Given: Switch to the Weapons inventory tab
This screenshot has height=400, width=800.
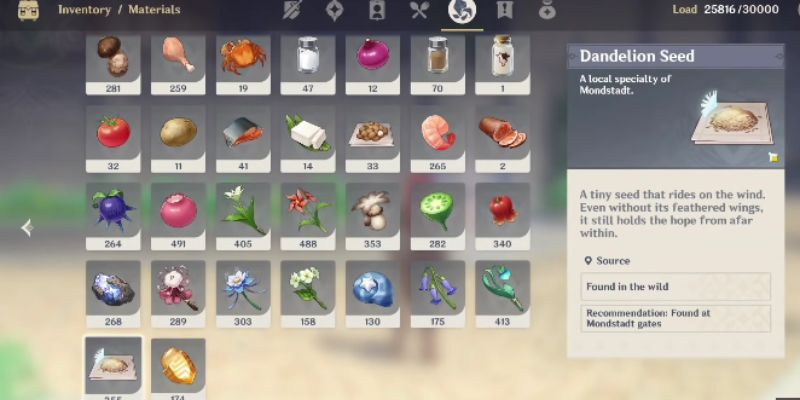Looking at the screenshot, I should coord(292,11).
